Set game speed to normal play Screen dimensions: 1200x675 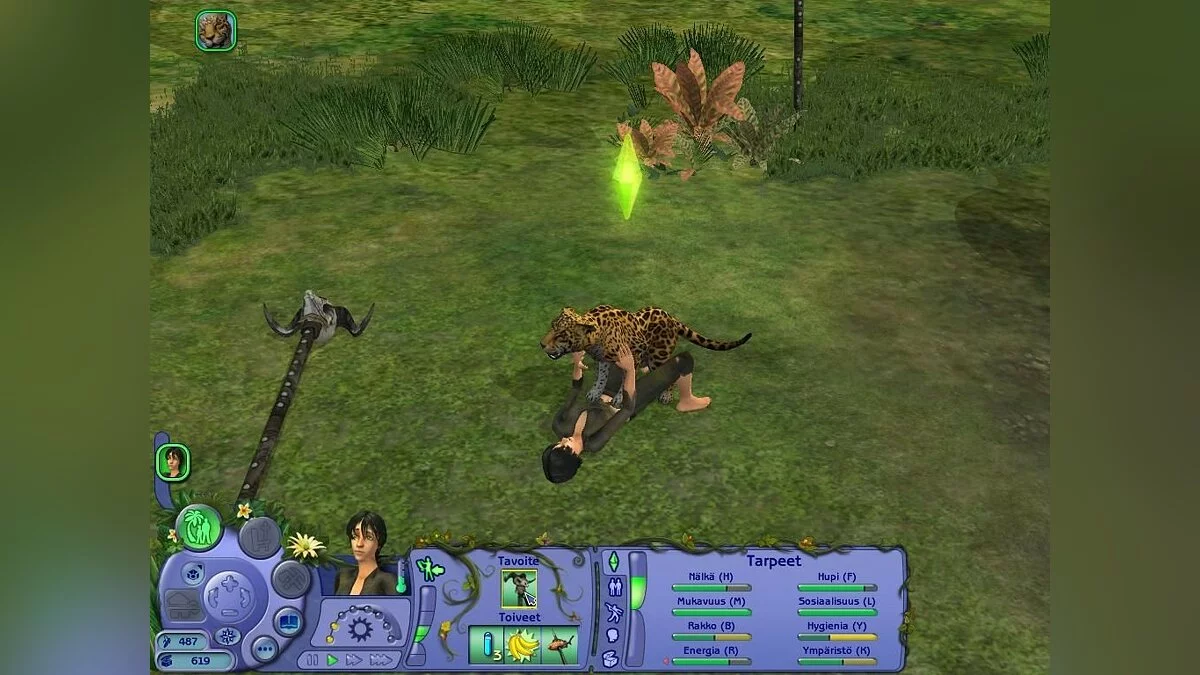point(333,660)
